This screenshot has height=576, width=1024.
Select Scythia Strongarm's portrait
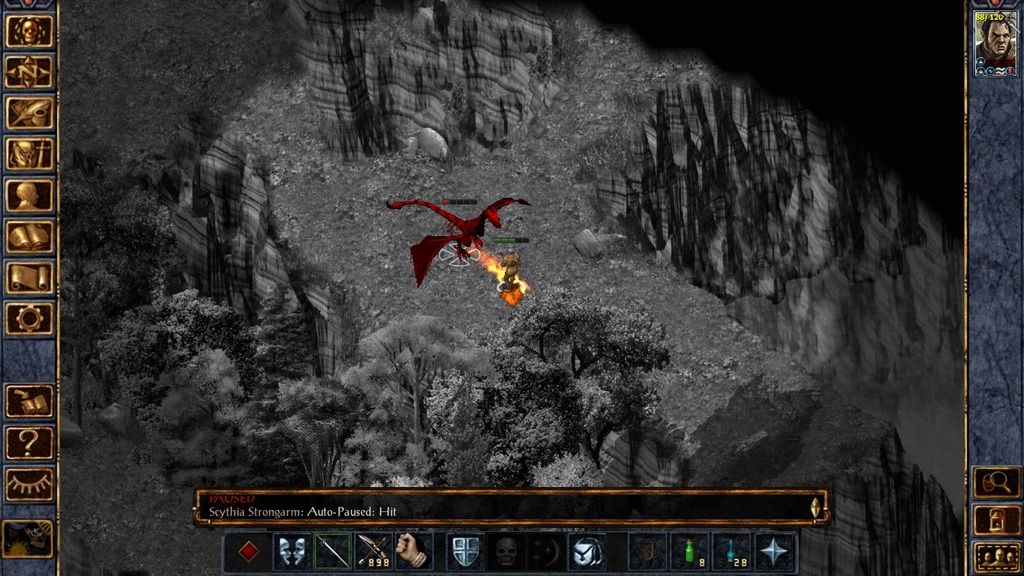click(x=996, y=42)
